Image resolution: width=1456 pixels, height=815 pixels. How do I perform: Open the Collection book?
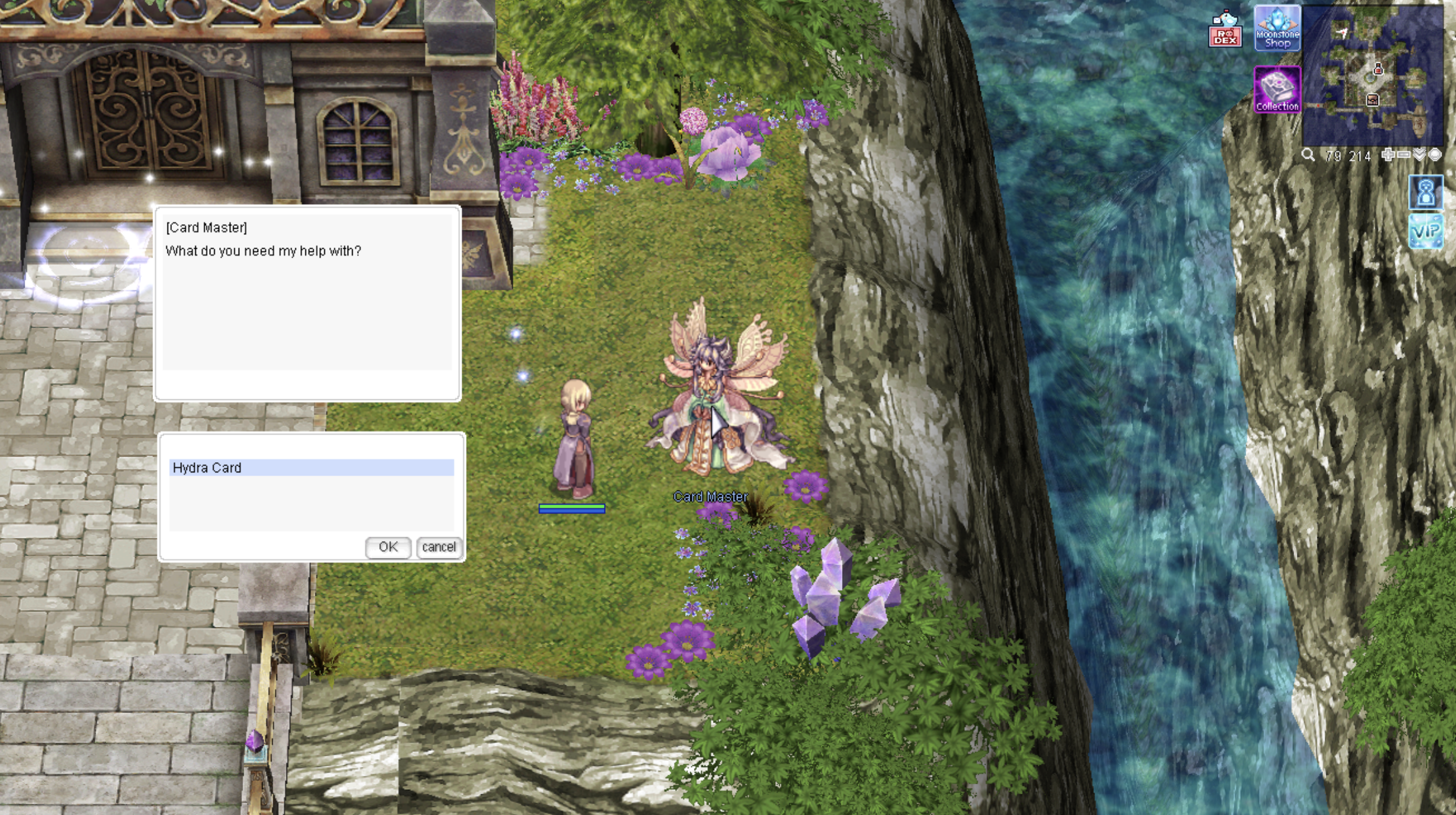click(x=1277, y=90)
